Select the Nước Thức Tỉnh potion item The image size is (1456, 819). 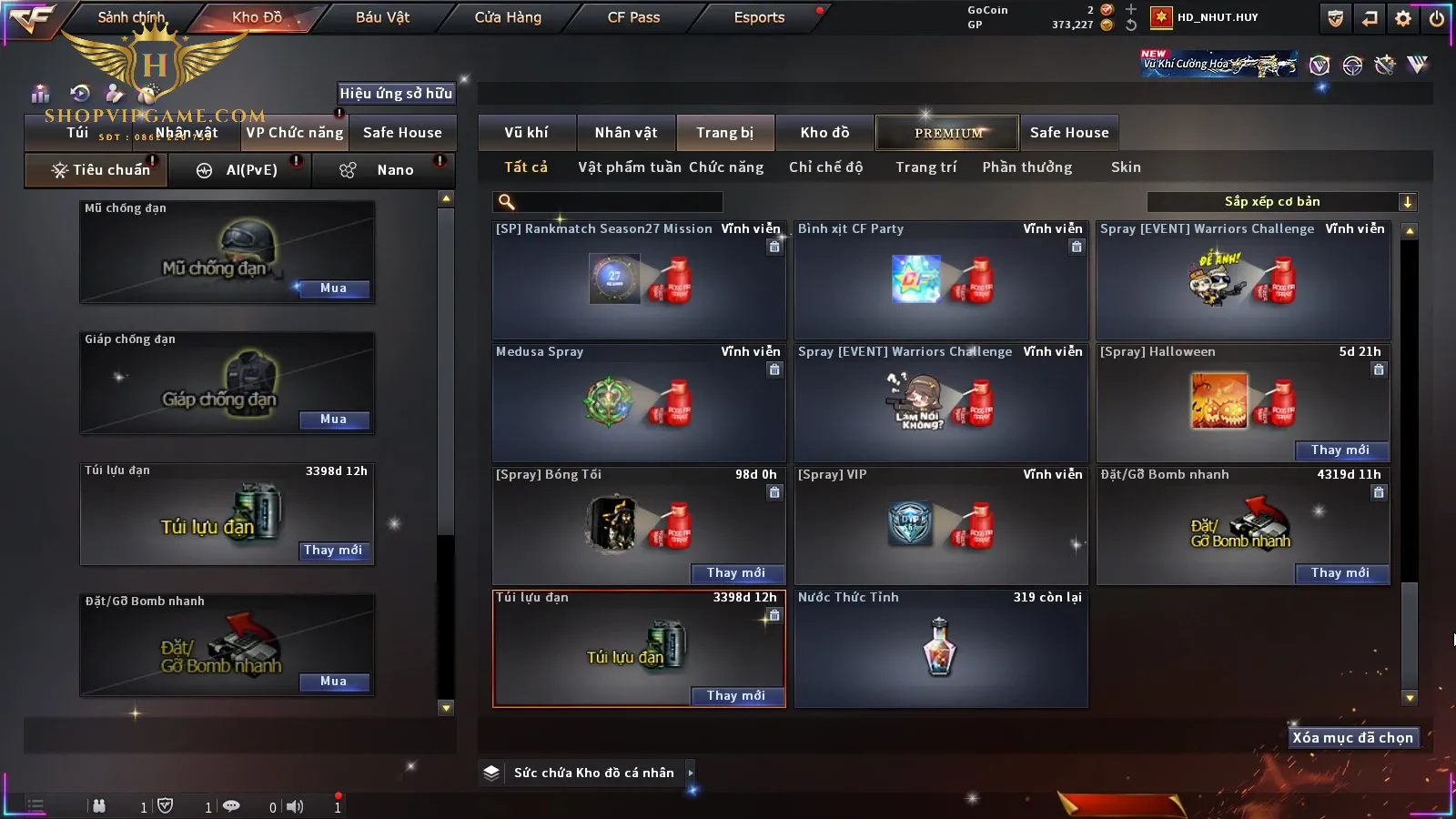pos(940,648)
